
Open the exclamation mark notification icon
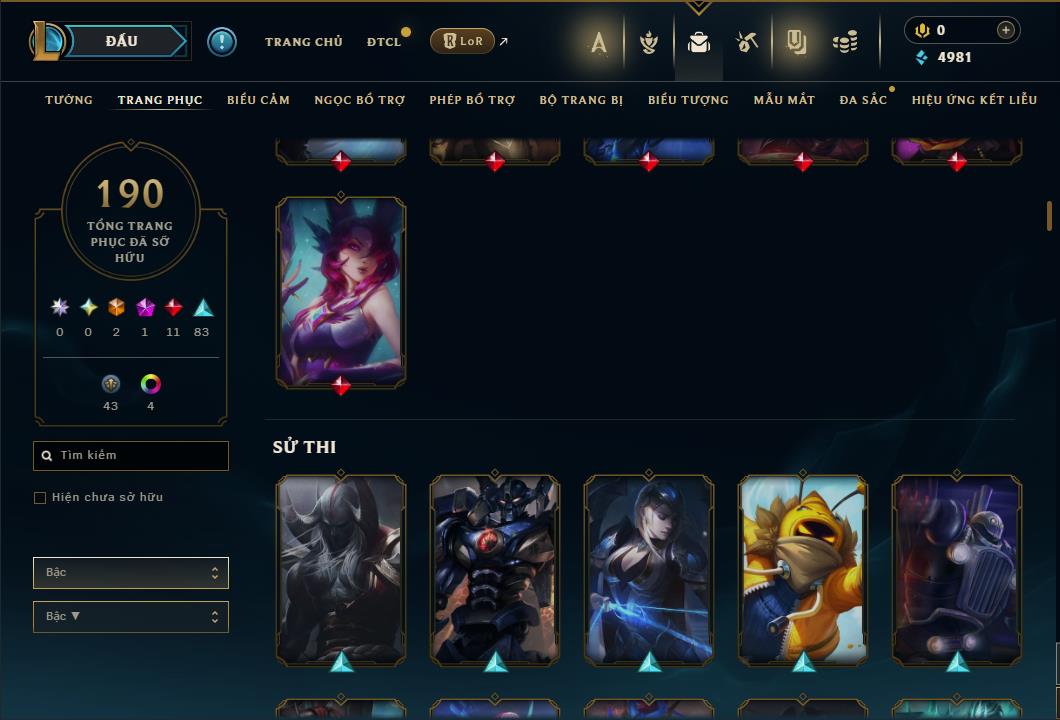pos(222,42)
